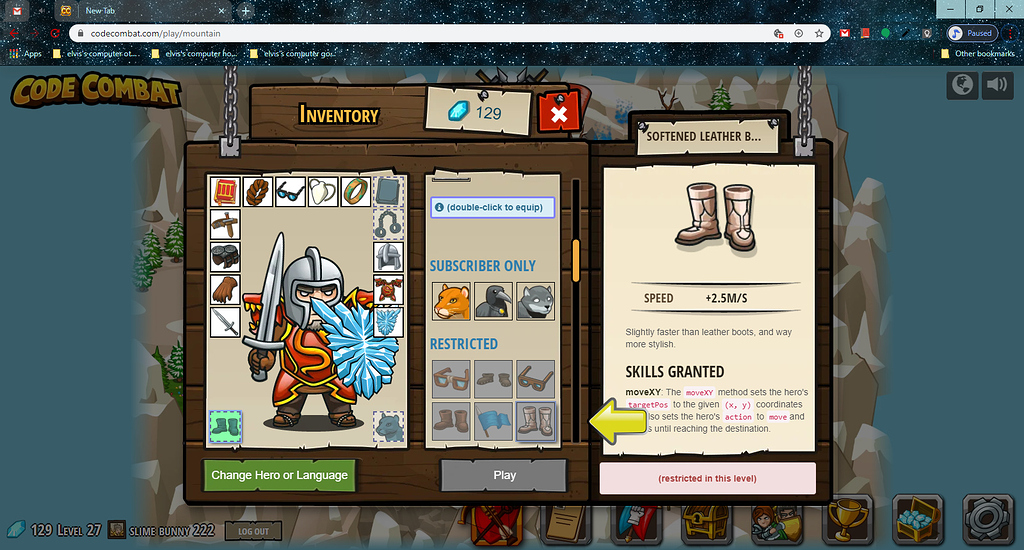
Task: Choose the black raven pet
Action: pos(493,301)
